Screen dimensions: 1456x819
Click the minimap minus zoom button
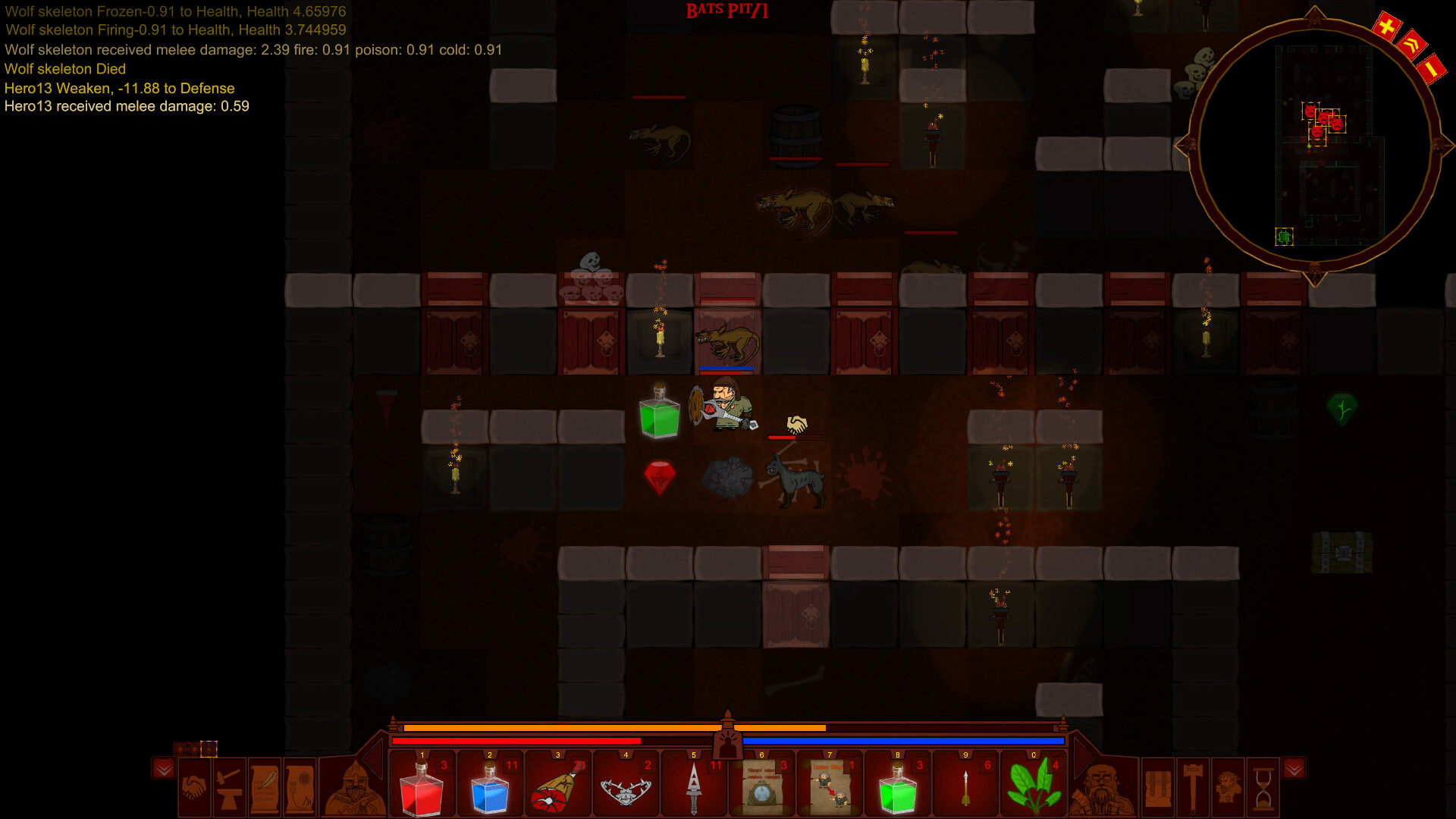(1432, 70)
